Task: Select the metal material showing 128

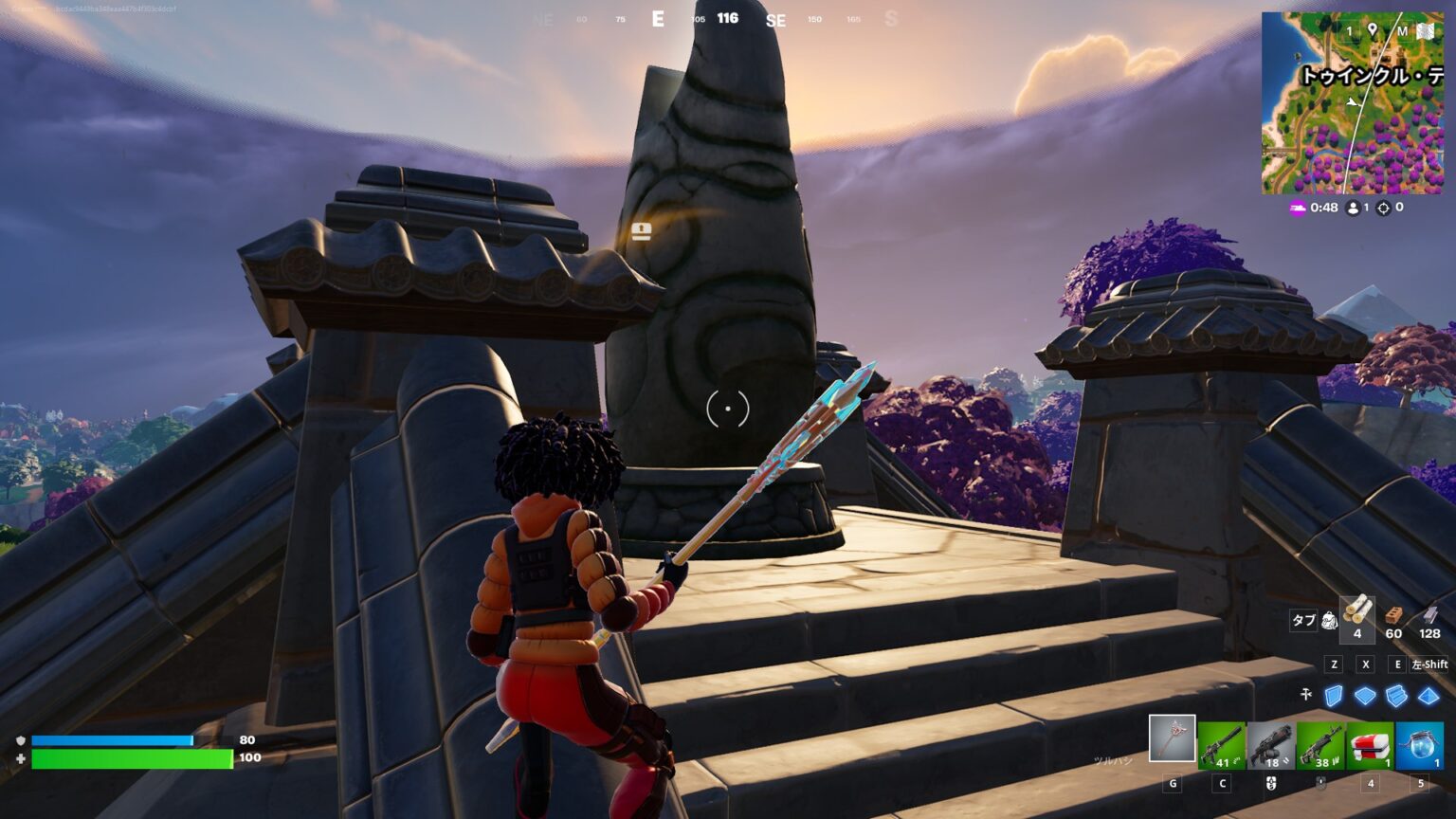Action: pyautogui.click(x=1429, y=616)
